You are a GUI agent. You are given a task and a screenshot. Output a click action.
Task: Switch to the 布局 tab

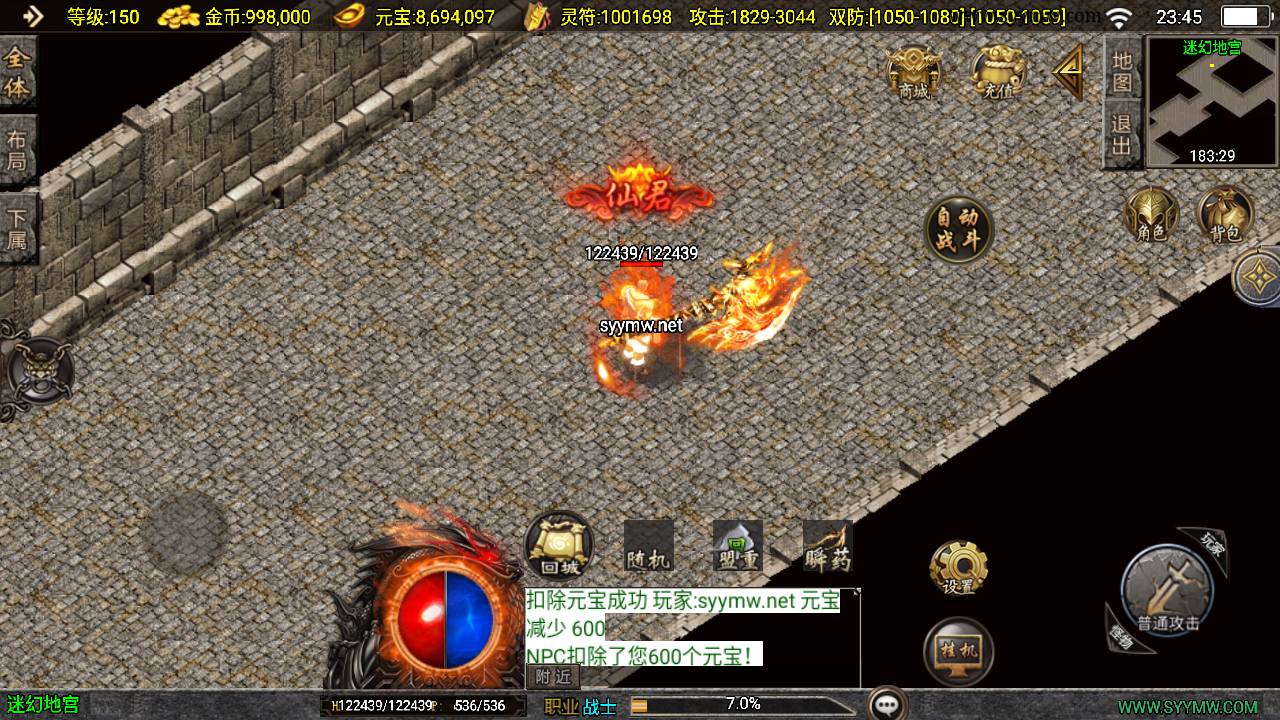[18, 151]
